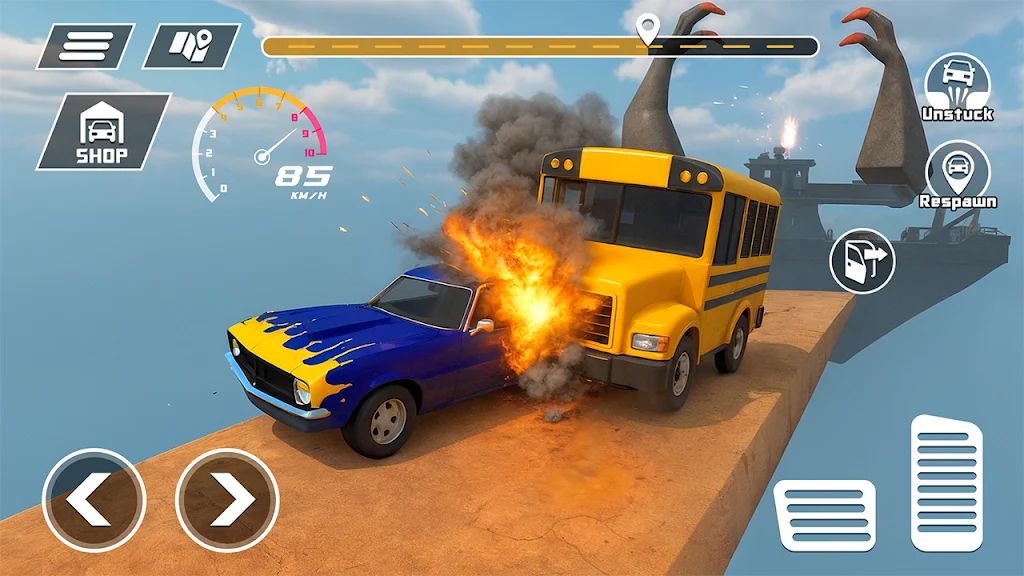The width and height of the screenshot is (1024, 576).
Task: Hit the brake pedal
Action: [825, 515]
